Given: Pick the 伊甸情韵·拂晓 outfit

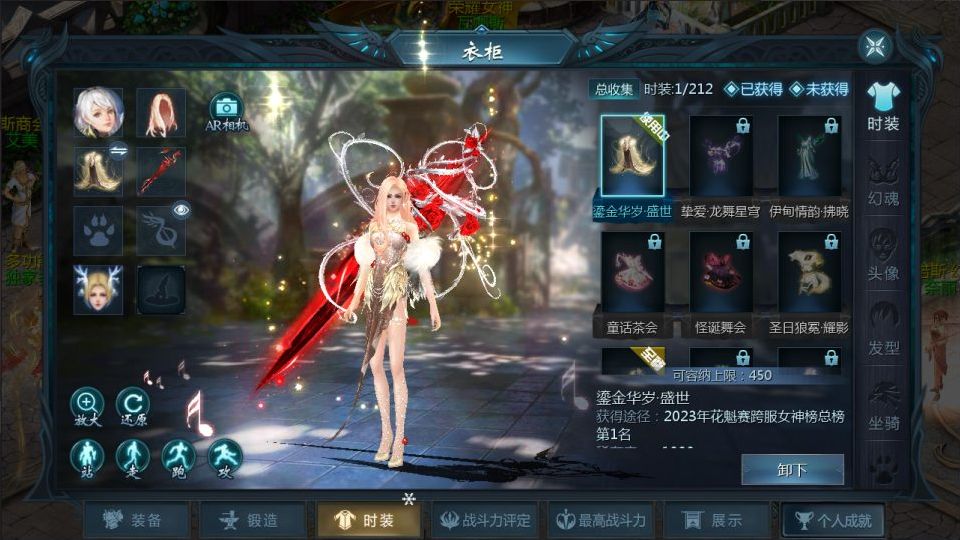Looking at the screenshot, I should pos(809,156).
